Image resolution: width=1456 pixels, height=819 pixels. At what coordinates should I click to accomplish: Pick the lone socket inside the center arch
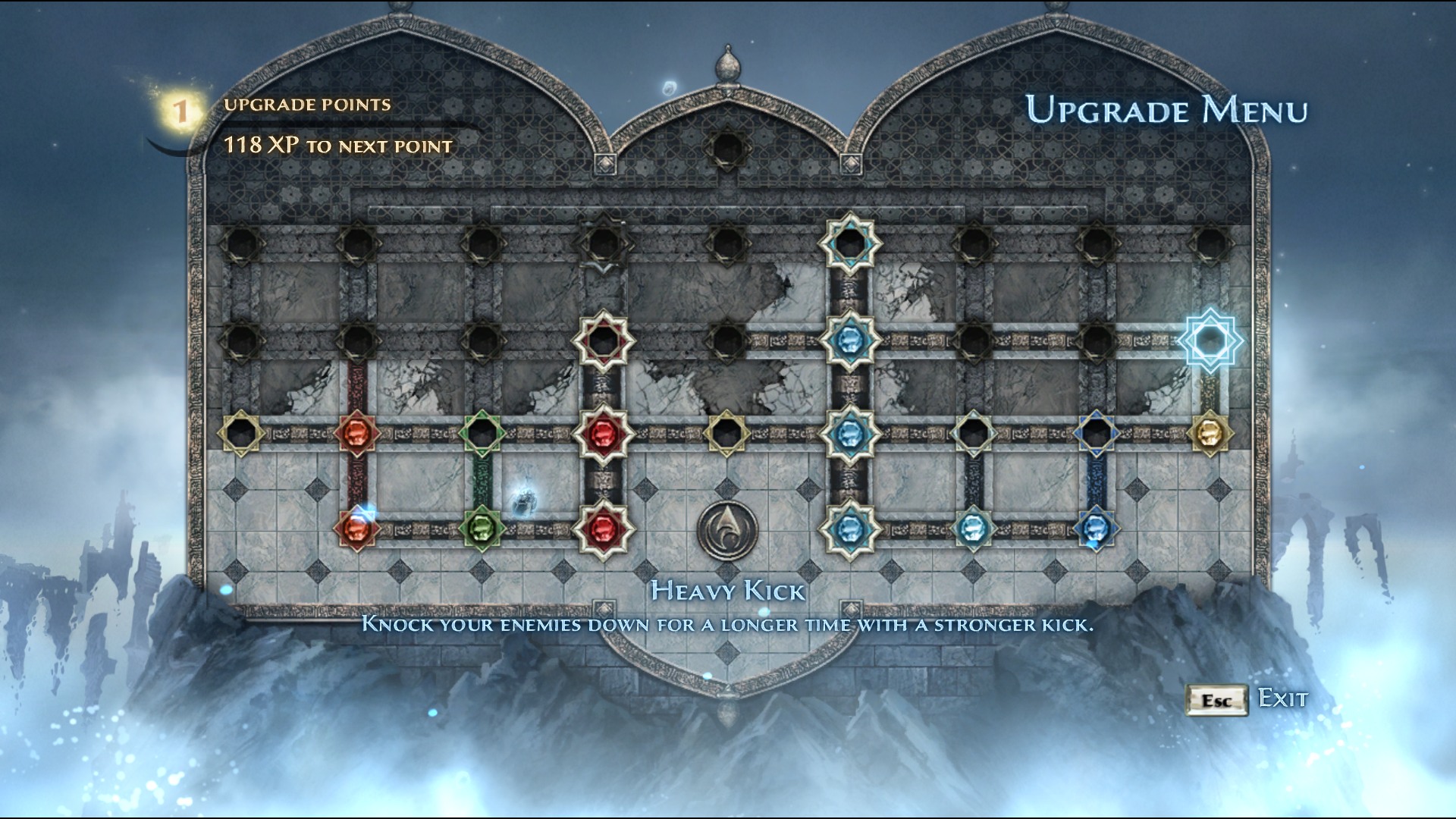(x=726, y=148)
